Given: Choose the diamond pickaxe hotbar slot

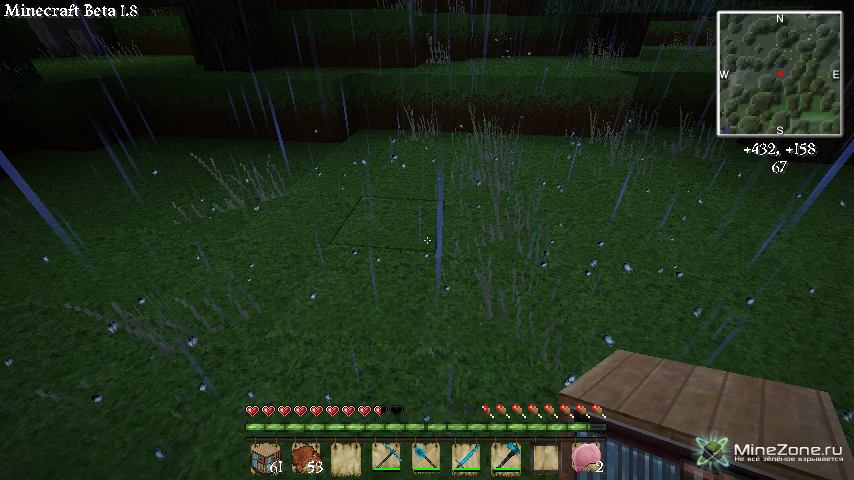Looking at the screenshot, I should click(385, 457).
